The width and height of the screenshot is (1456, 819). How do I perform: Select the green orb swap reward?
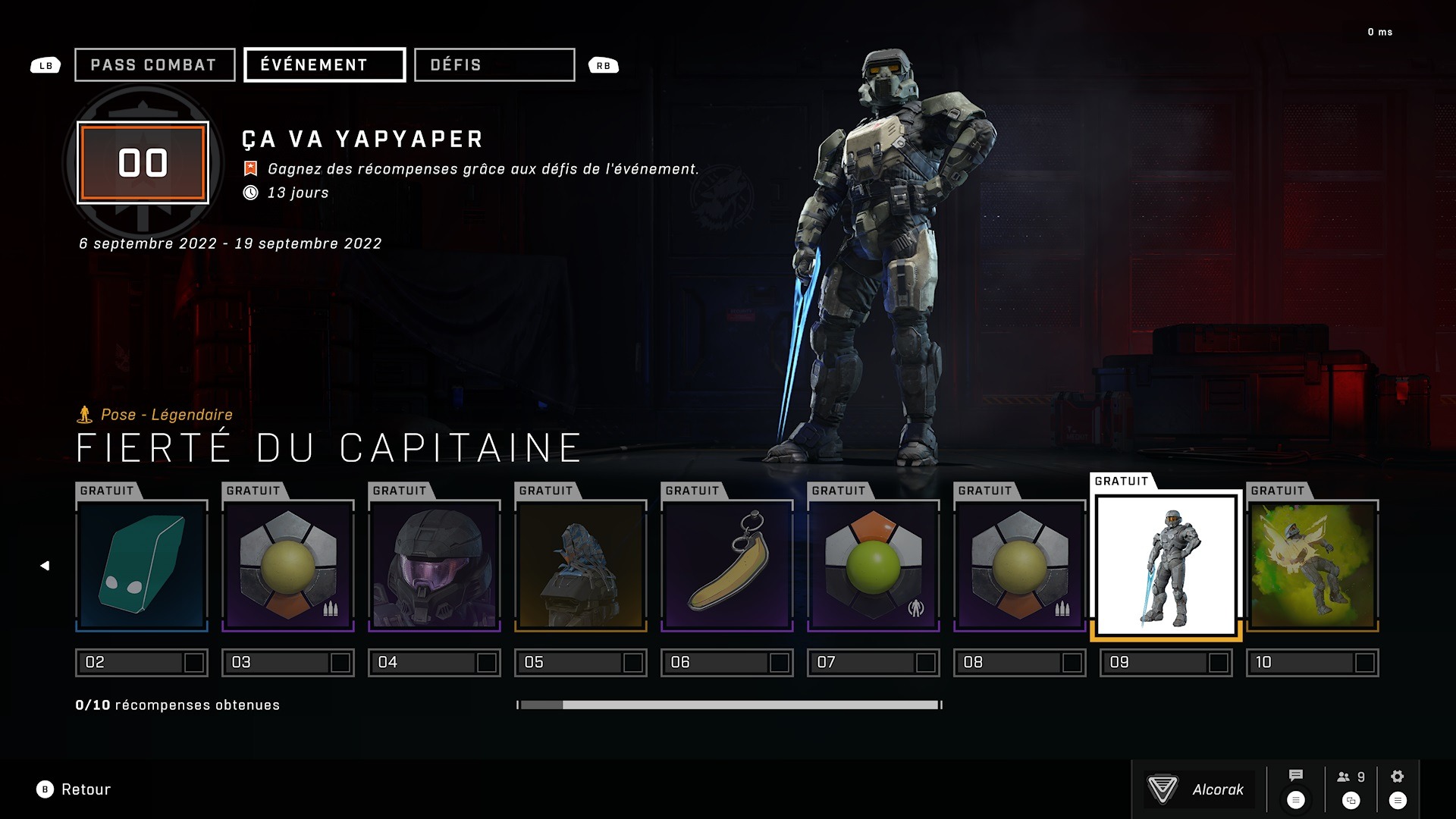(874, 566)
